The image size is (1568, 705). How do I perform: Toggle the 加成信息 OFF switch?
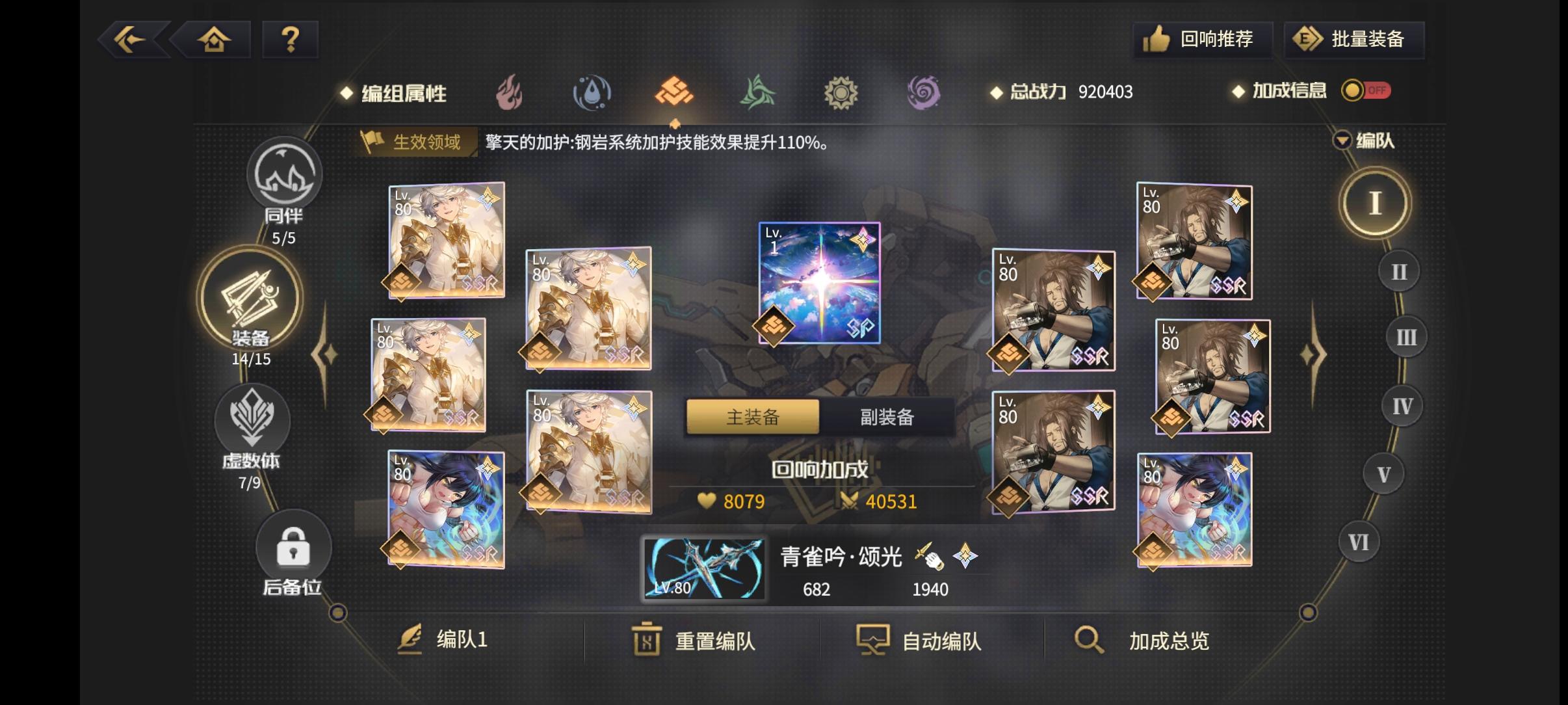point(1365,90)
